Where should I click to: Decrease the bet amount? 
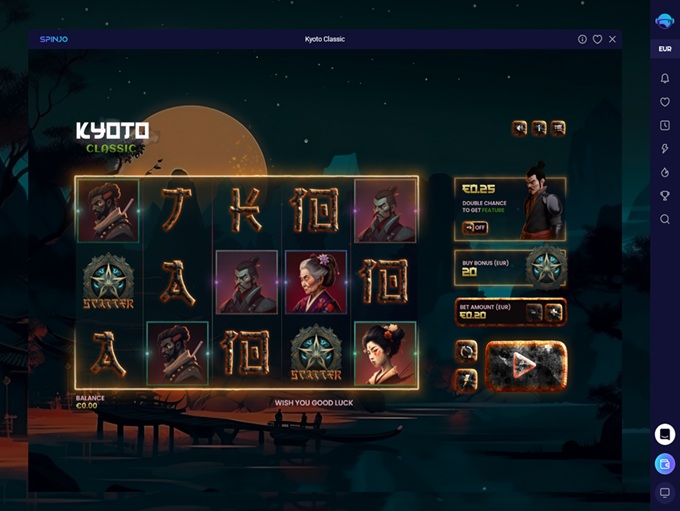(x=536, y=313)
